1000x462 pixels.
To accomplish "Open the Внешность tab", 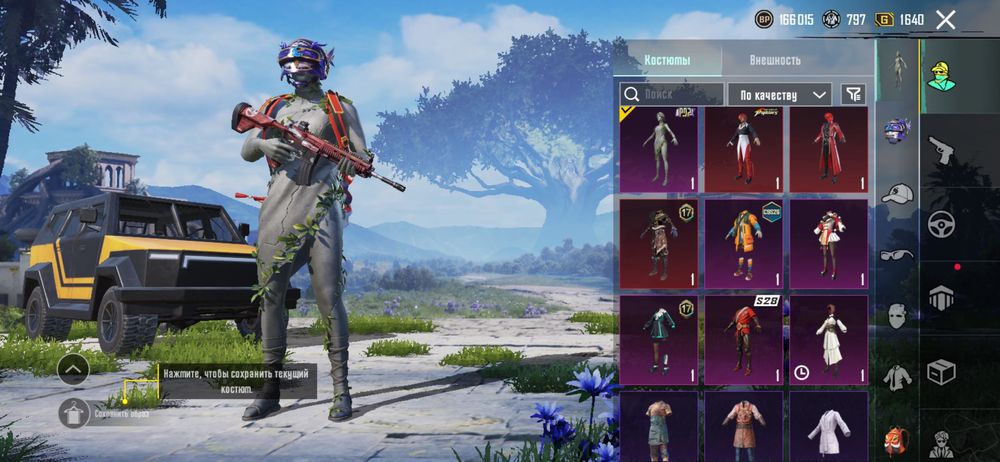I will click(776, 60).
